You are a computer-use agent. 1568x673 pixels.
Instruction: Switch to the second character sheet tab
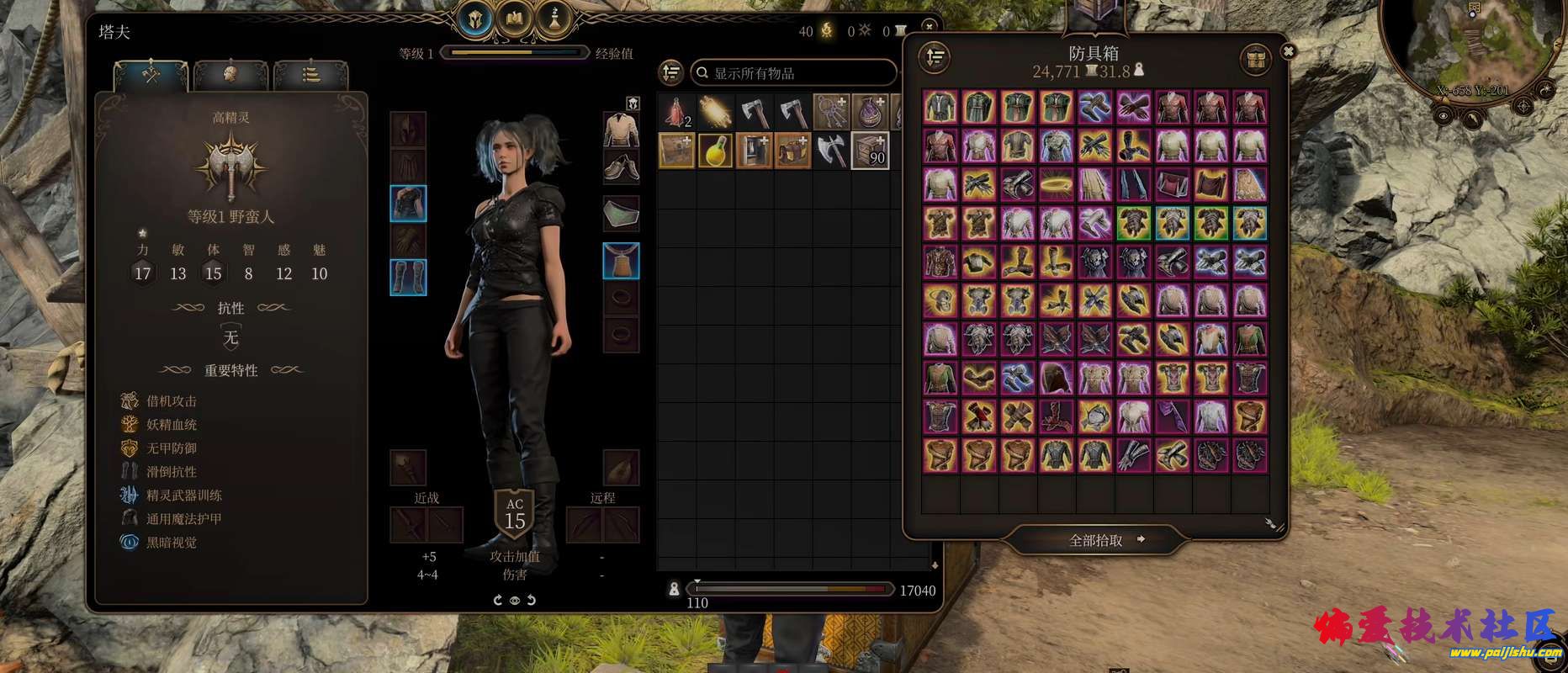click(x=230, y=75)
